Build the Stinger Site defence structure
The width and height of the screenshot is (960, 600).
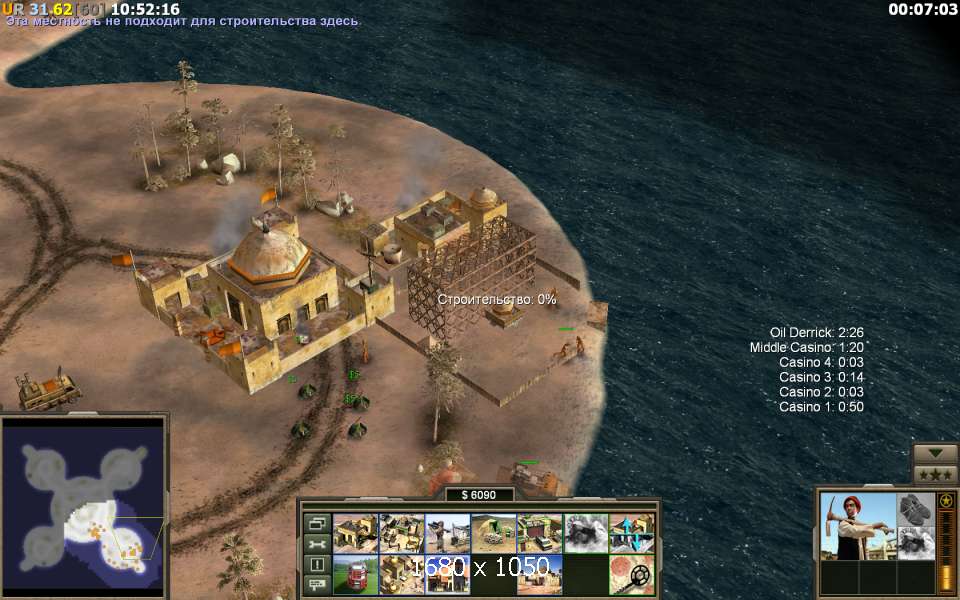447,533
